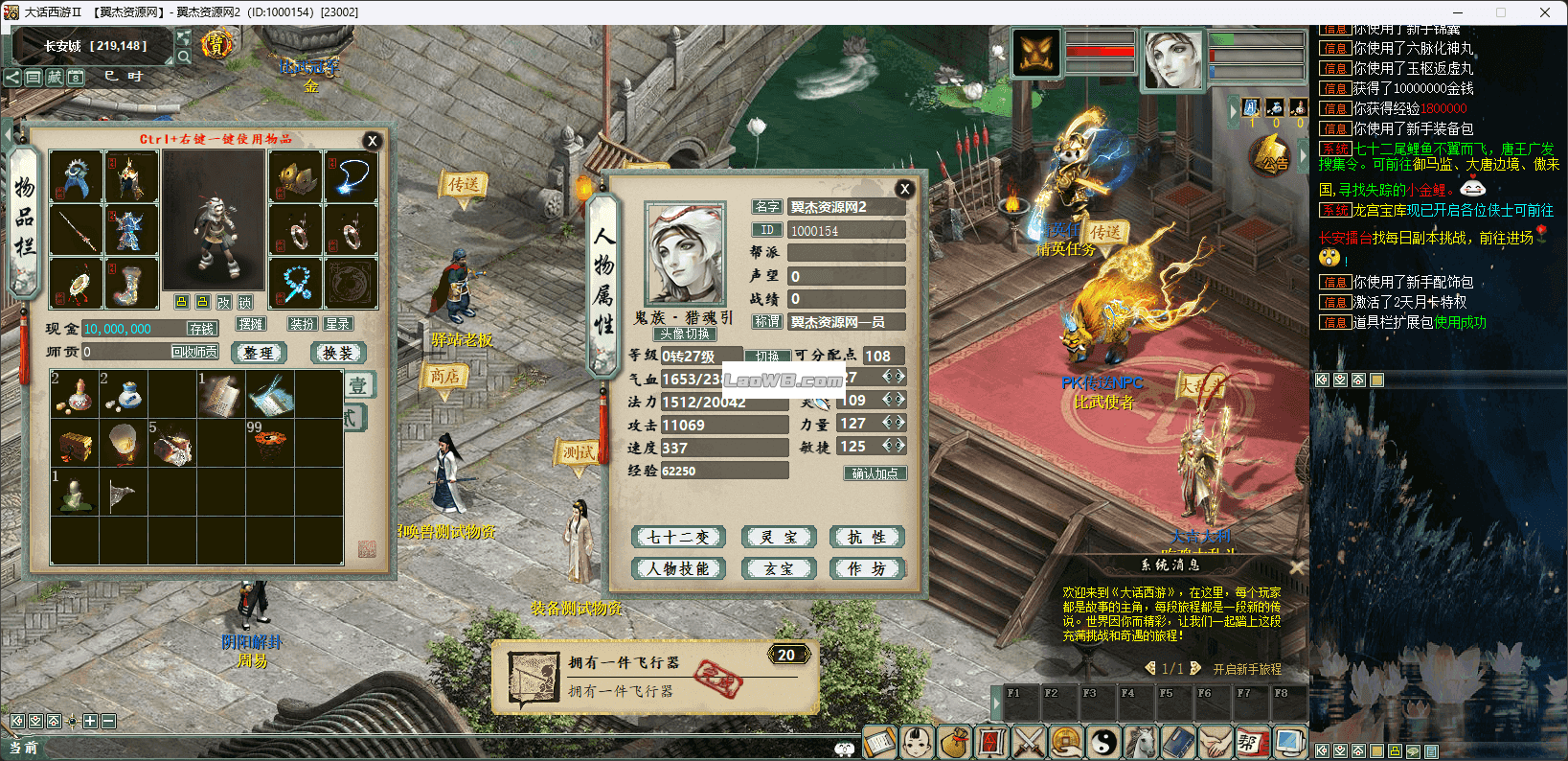Screen dimensions: 1568x761
Task: Open the 换装 outfit swap button
Action: (x=338, y=353)
